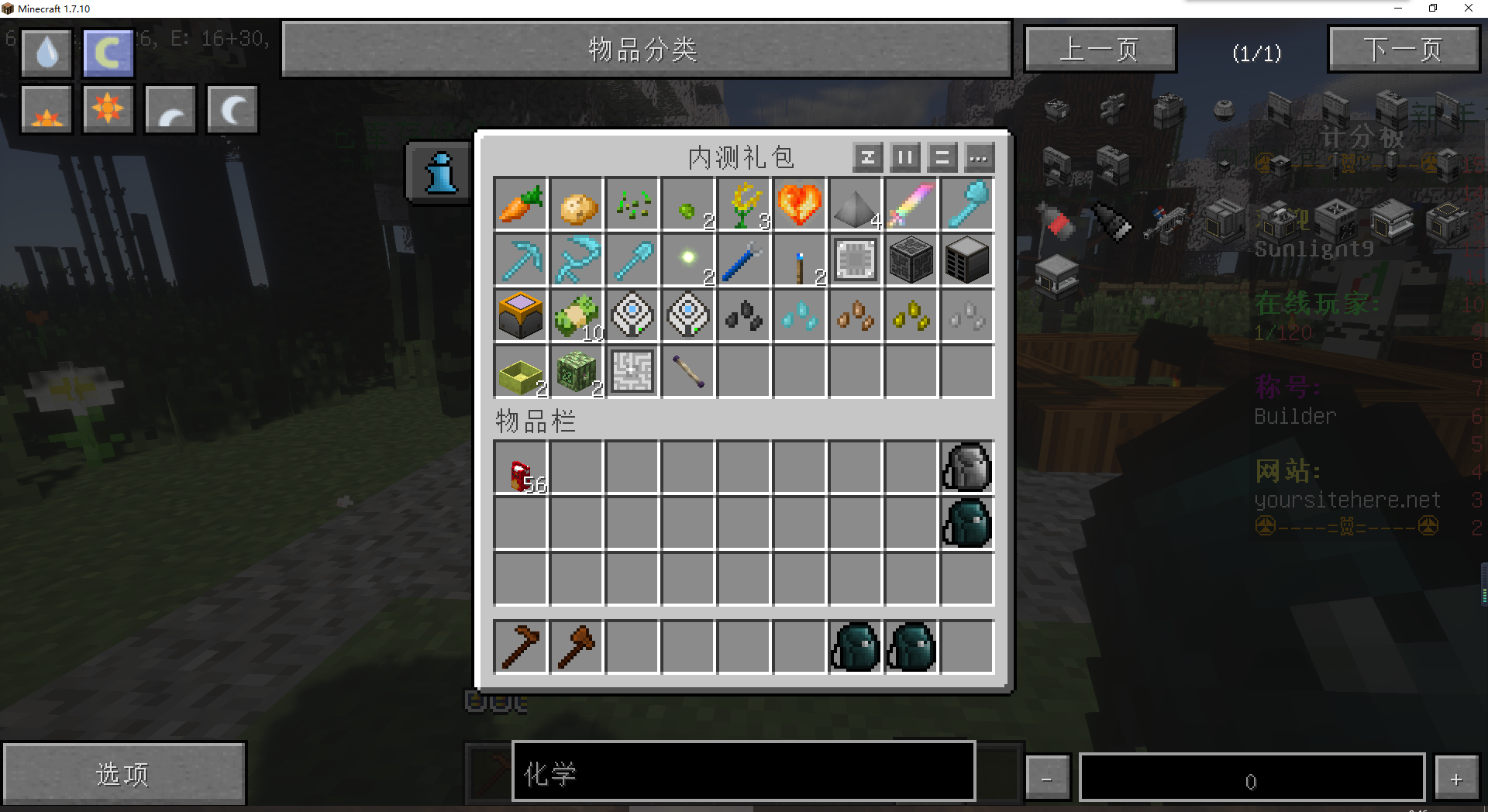Set time to noon sun icon
This screenshot has width=1488, height=812.
(x=108, y=109)
